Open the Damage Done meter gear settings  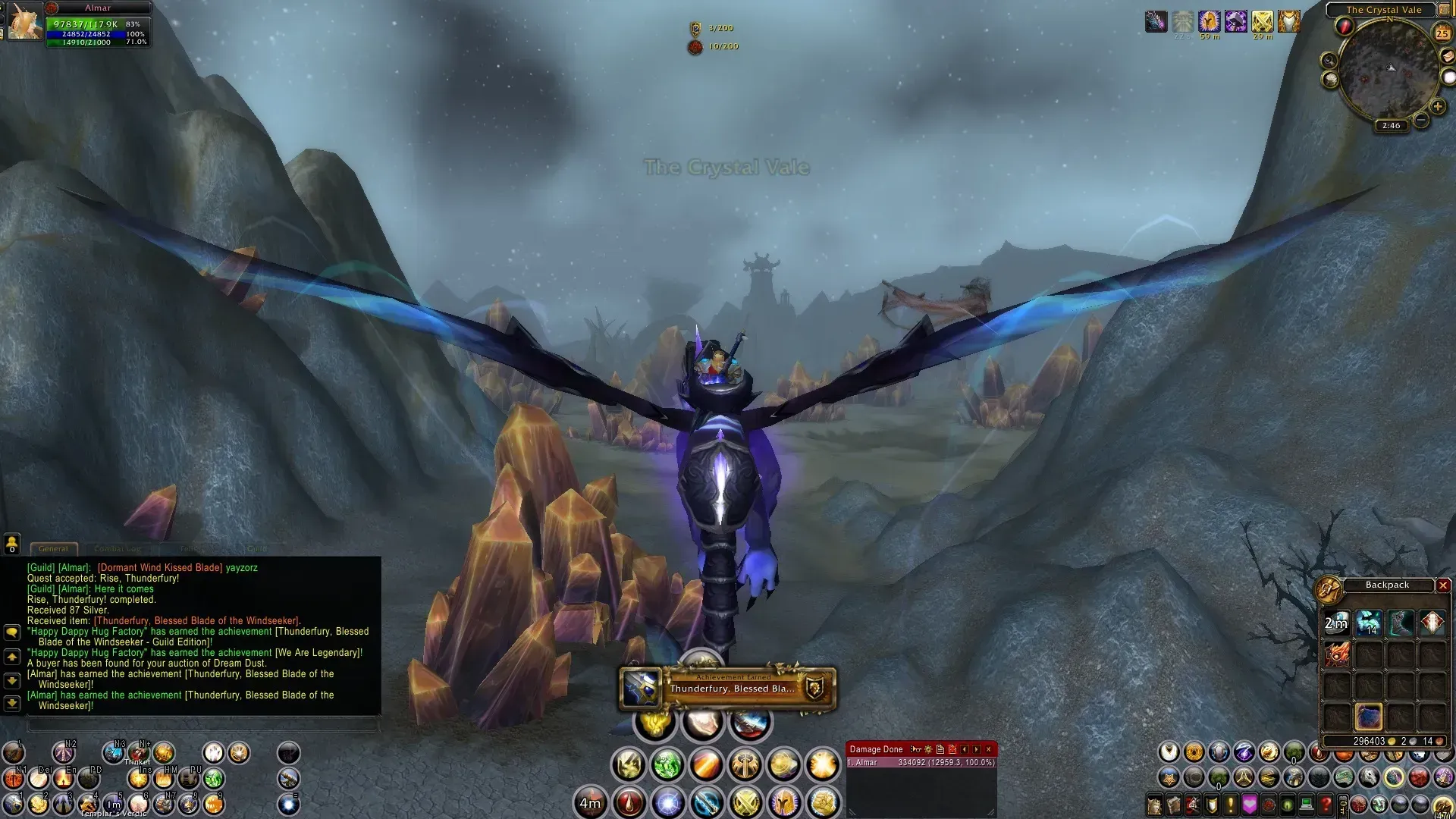coord(928,749)
